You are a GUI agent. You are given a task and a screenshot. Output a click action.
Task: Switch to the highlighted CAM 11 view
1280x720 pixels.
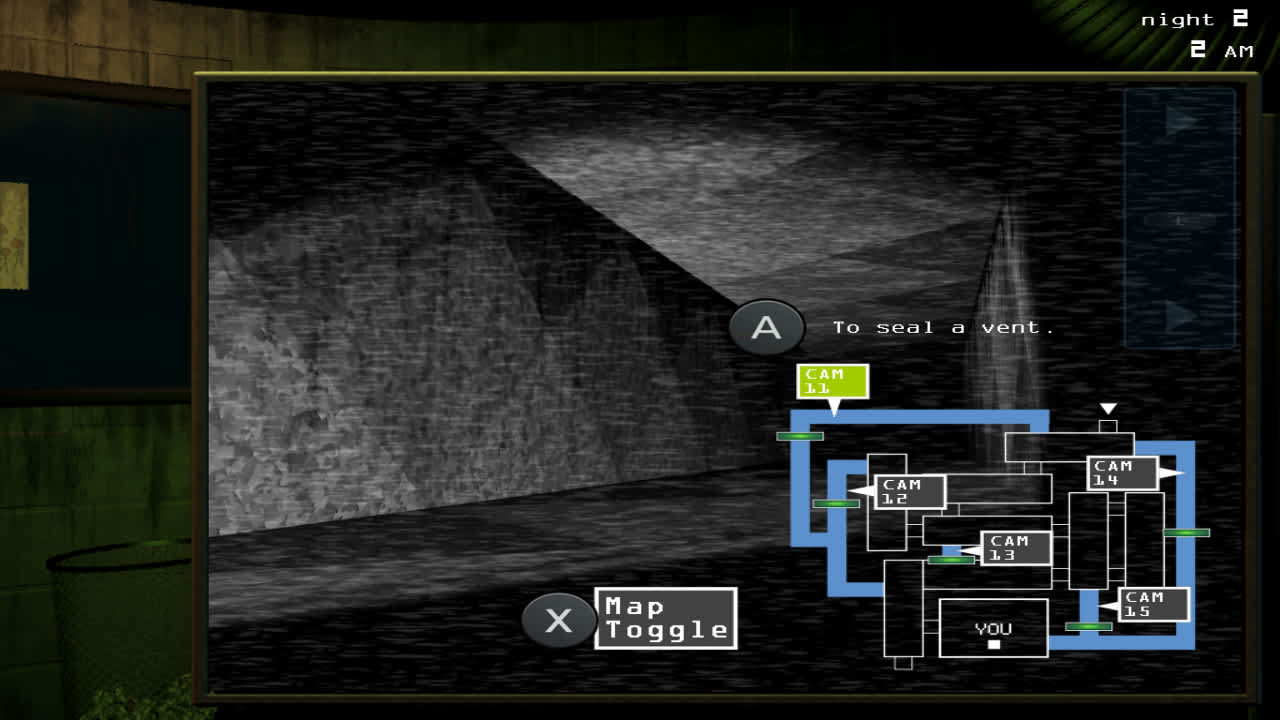tap(831, 381)
